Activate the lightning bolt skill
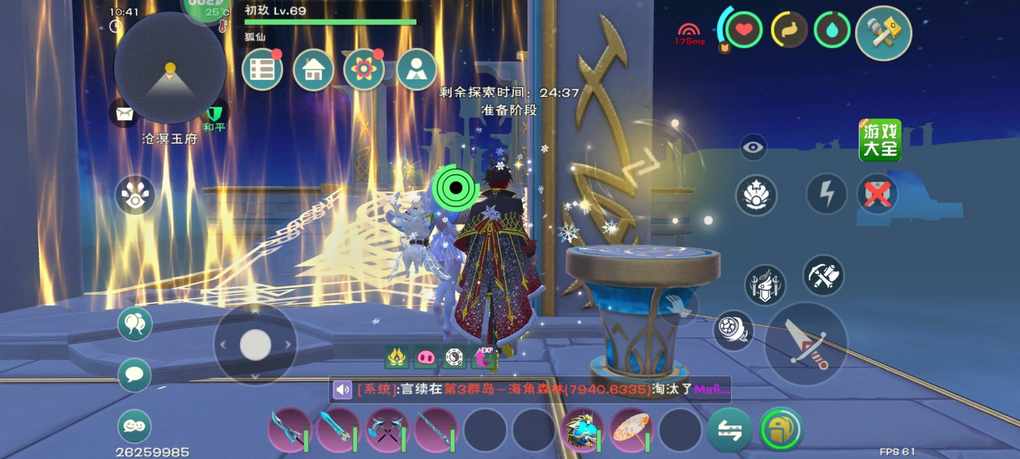The height and width of the screenshot is (459, 1020). 826,194
